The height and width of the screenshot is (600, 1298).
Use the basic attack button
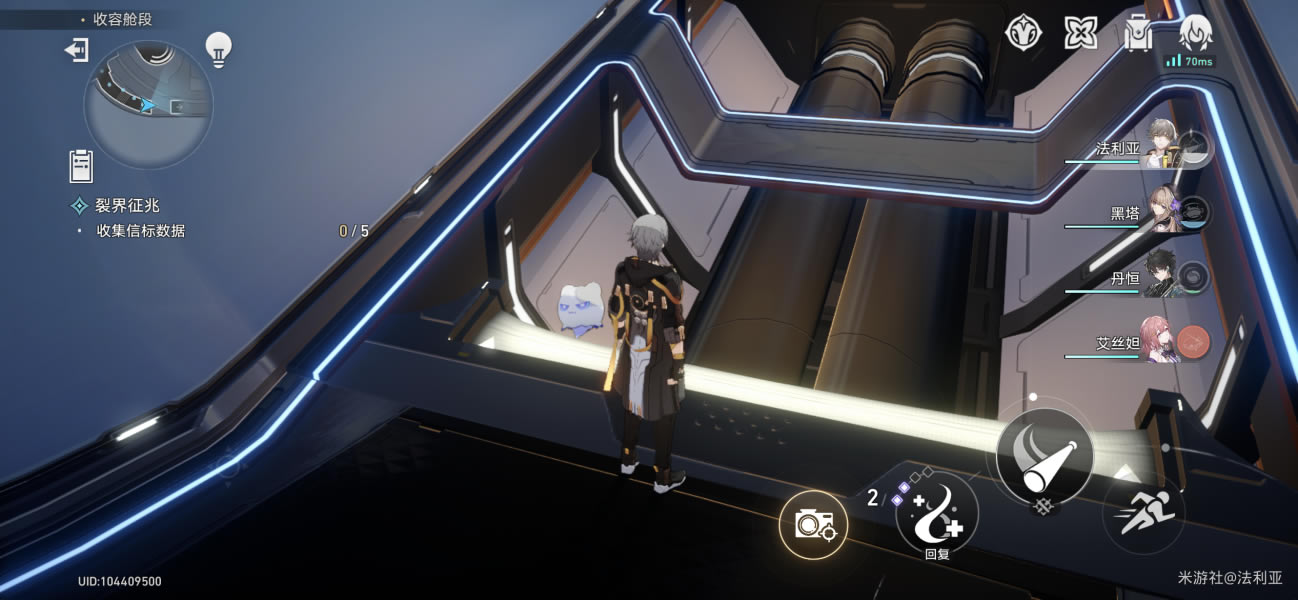click(1044, 457)
